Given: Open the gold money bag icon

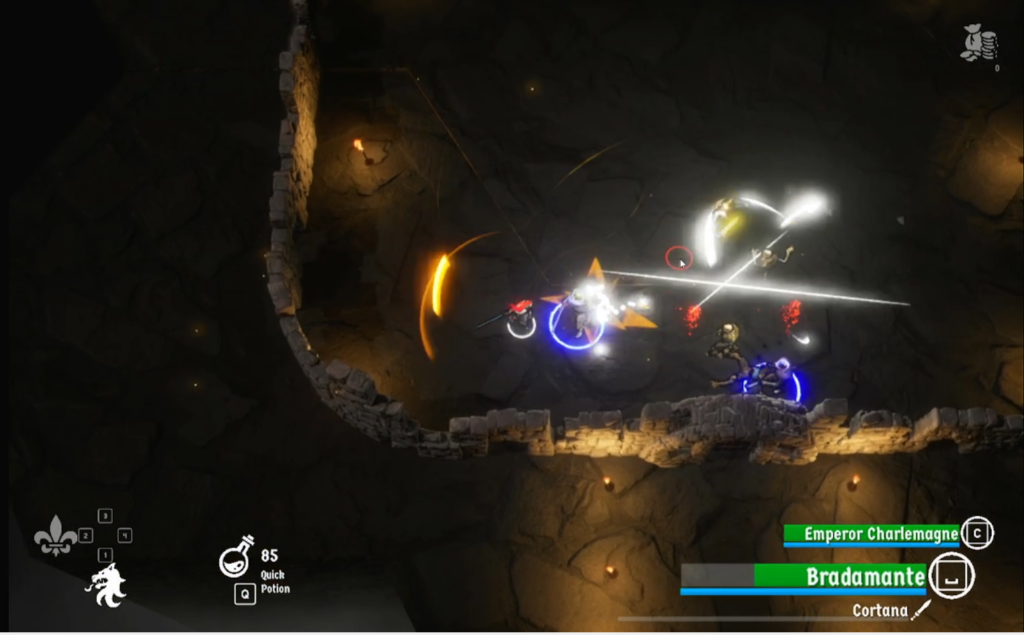Looking at the screenshot, I should [979, 43].
